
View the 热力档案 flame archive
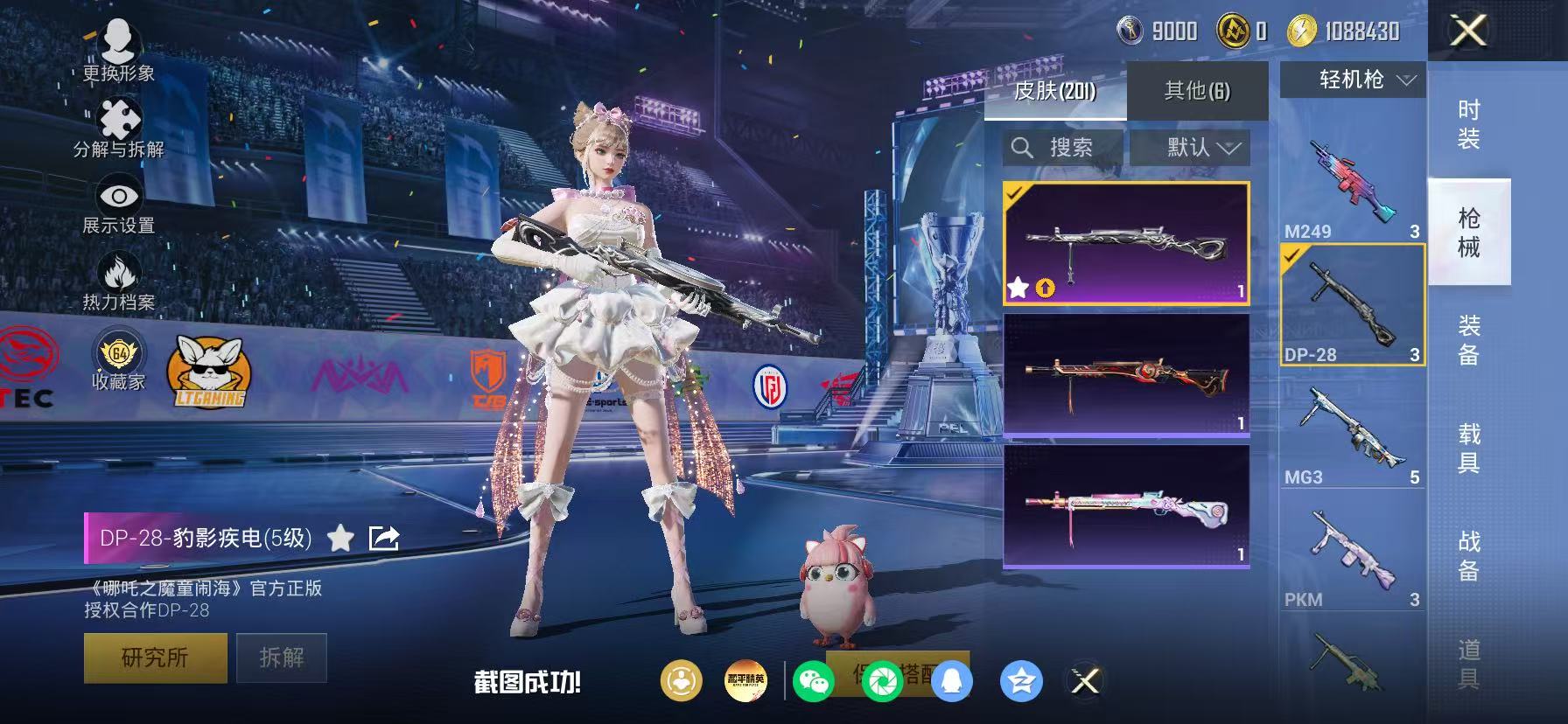pos(120,275)
